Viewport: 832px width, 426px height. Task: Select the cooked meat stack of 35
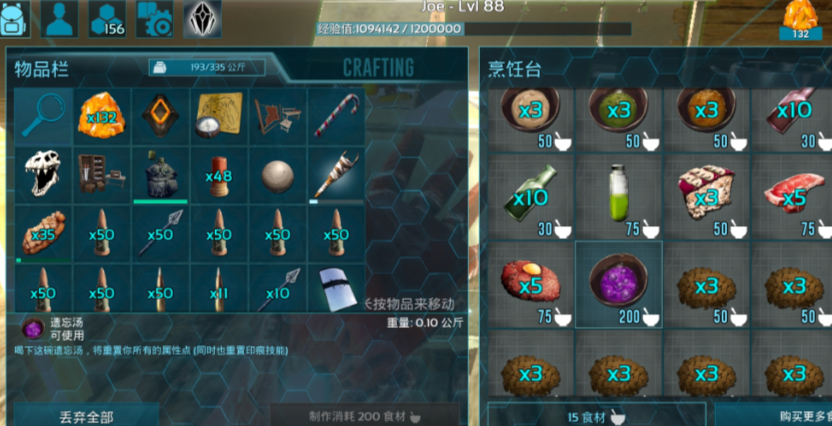coord(42,232)
